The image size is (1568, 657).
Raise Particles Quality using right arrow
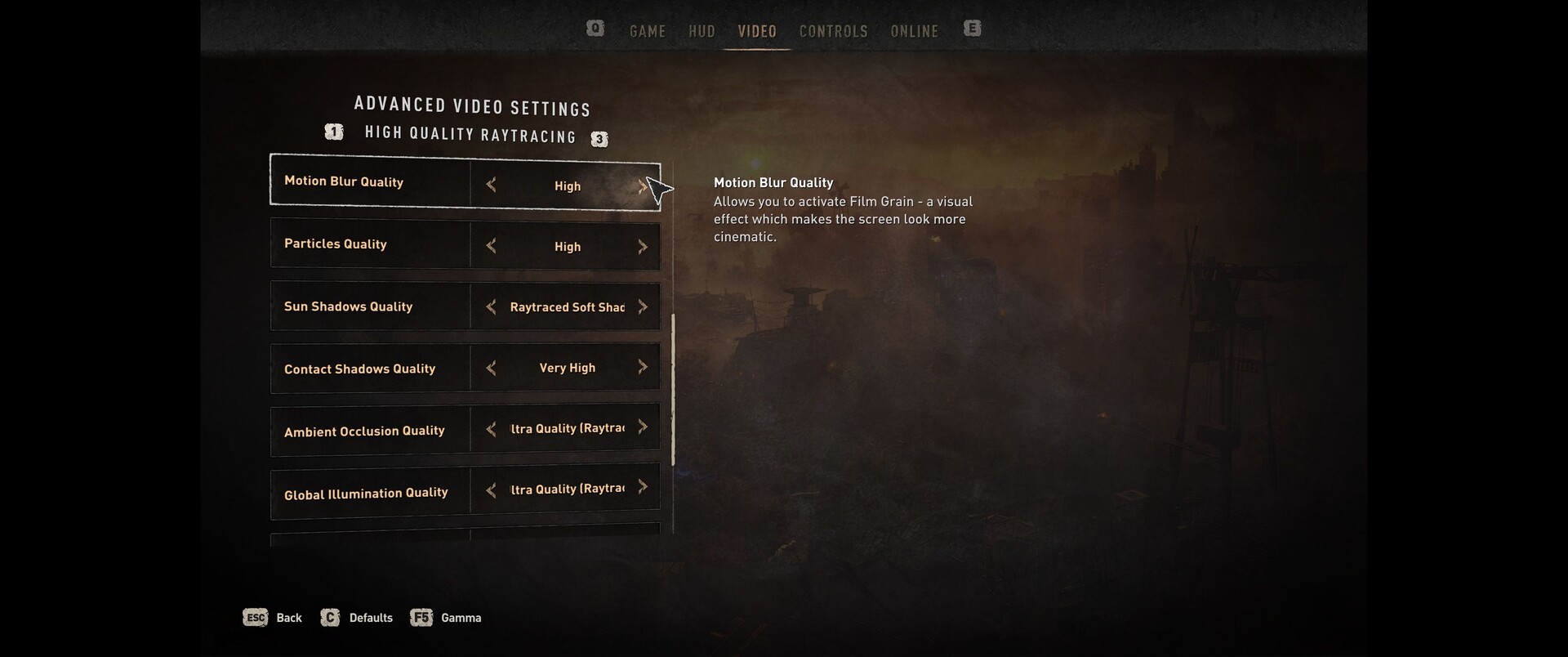coord(643,247)
